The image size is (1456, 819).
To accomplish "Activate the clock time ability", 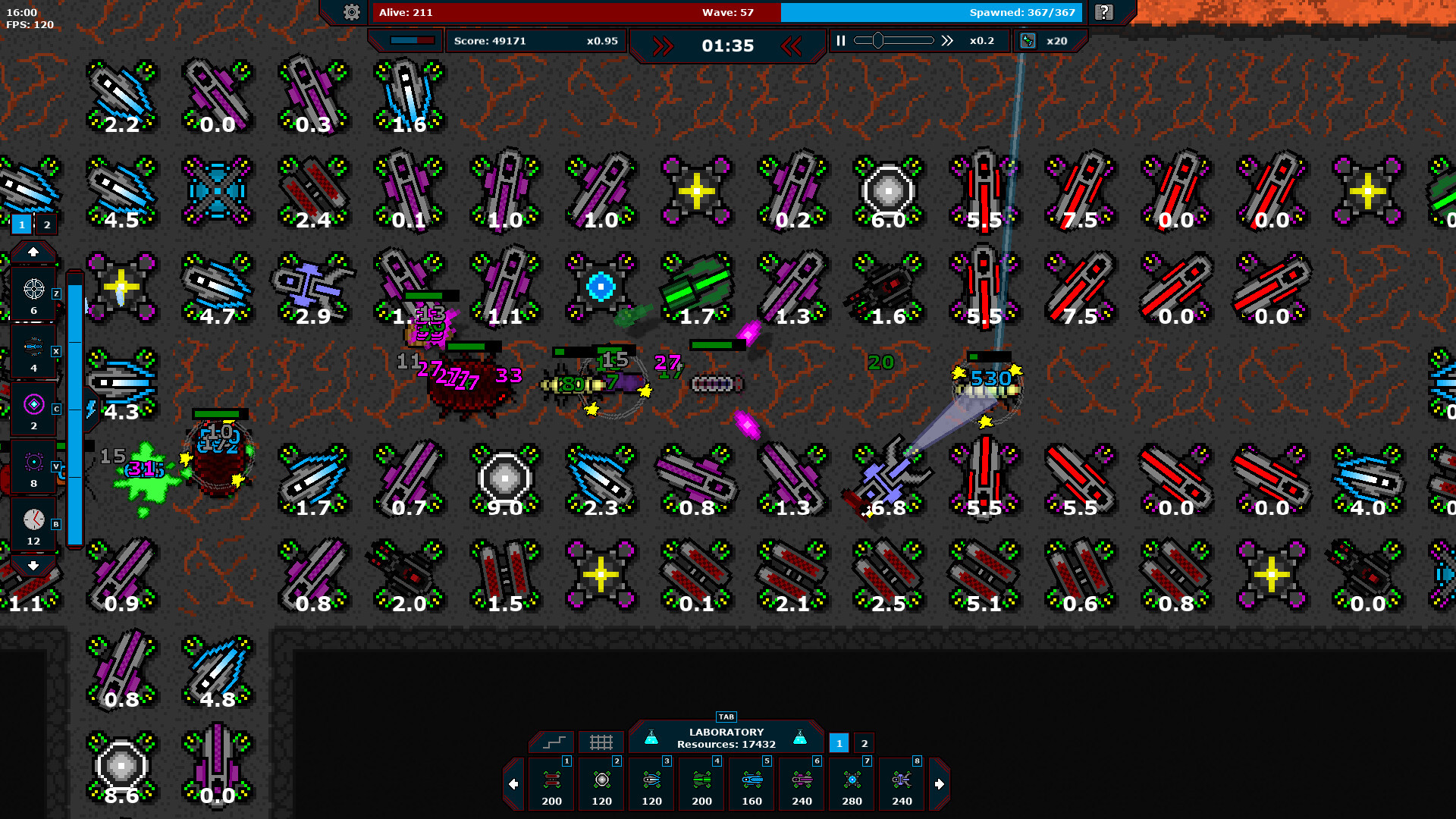I will 33,524.
